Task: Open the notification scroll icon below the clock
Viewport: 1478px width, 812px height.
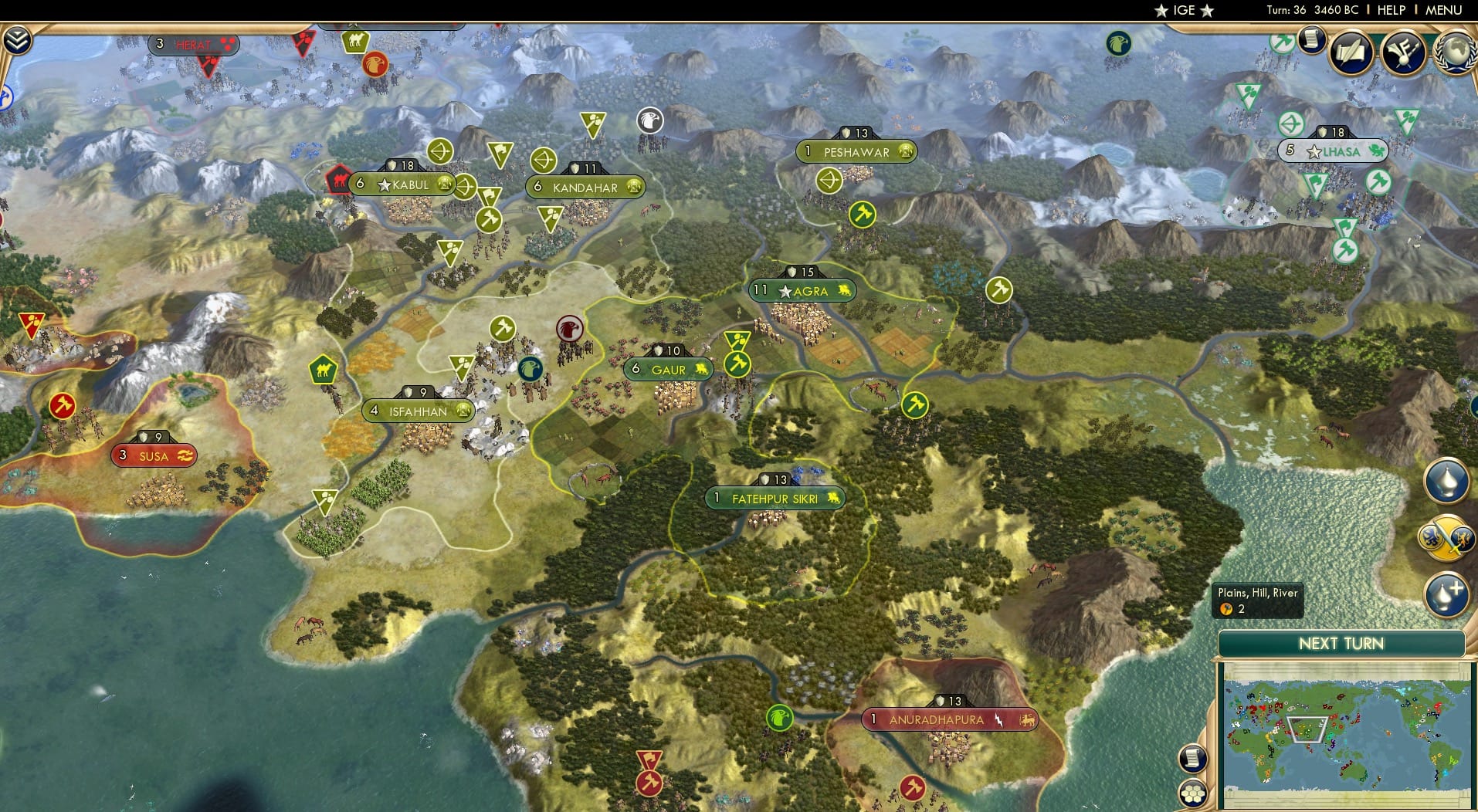Action: click(x=1311, y=40)
